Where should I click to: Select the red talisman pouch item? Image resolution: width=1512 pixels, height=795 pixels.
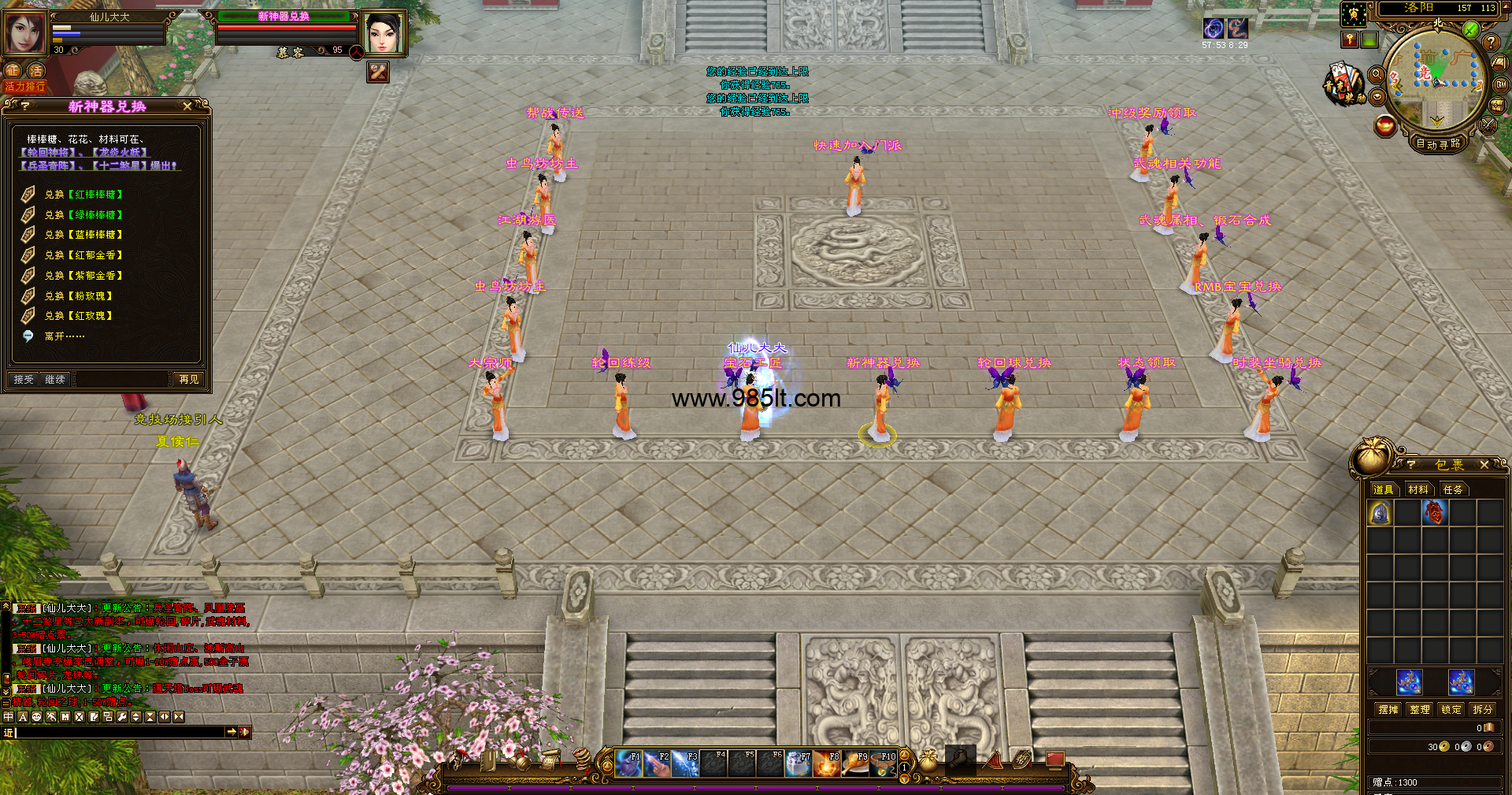1434,514
